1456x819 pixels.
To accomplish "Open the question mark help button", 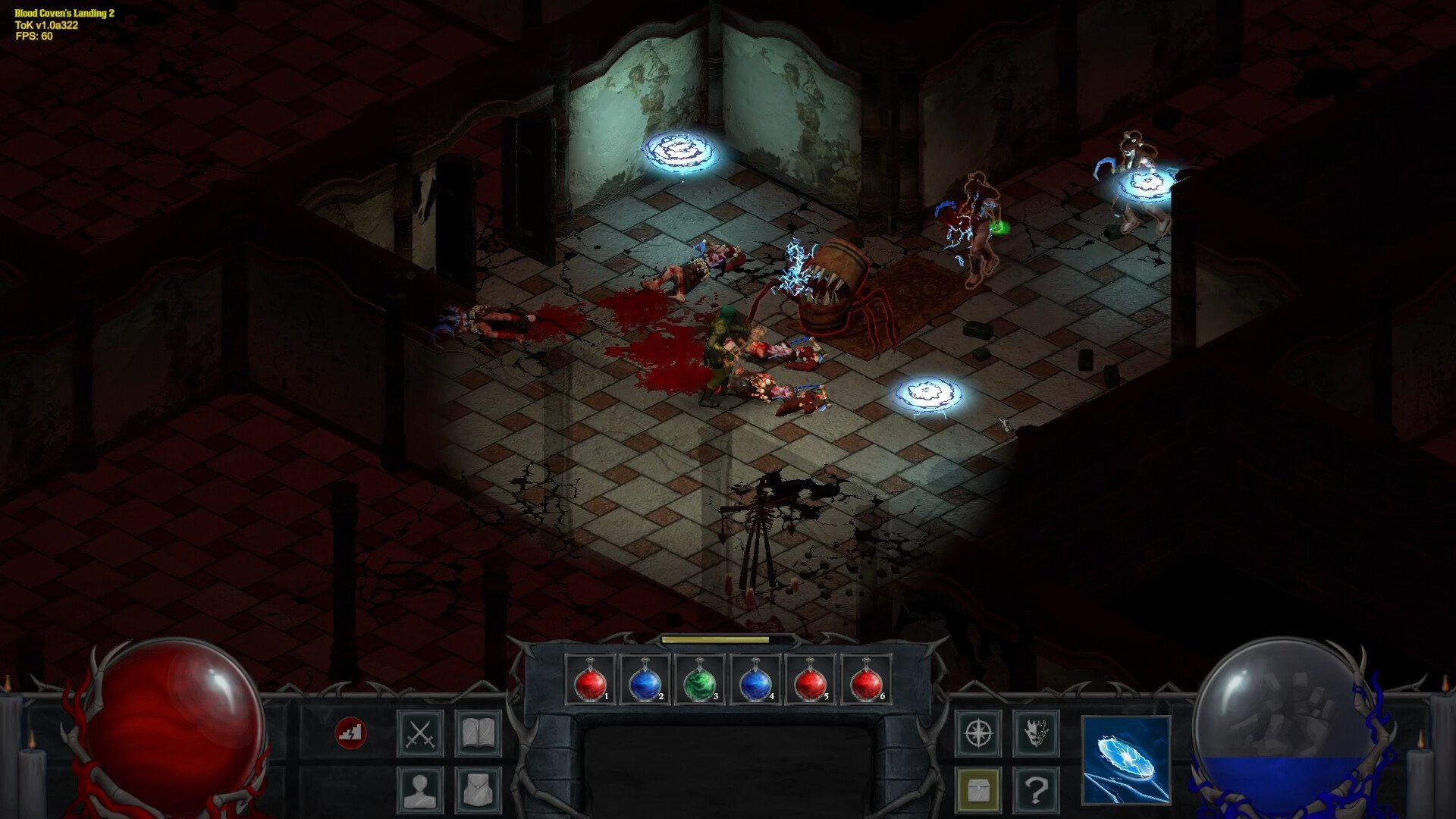I will tap(1036, 789).
